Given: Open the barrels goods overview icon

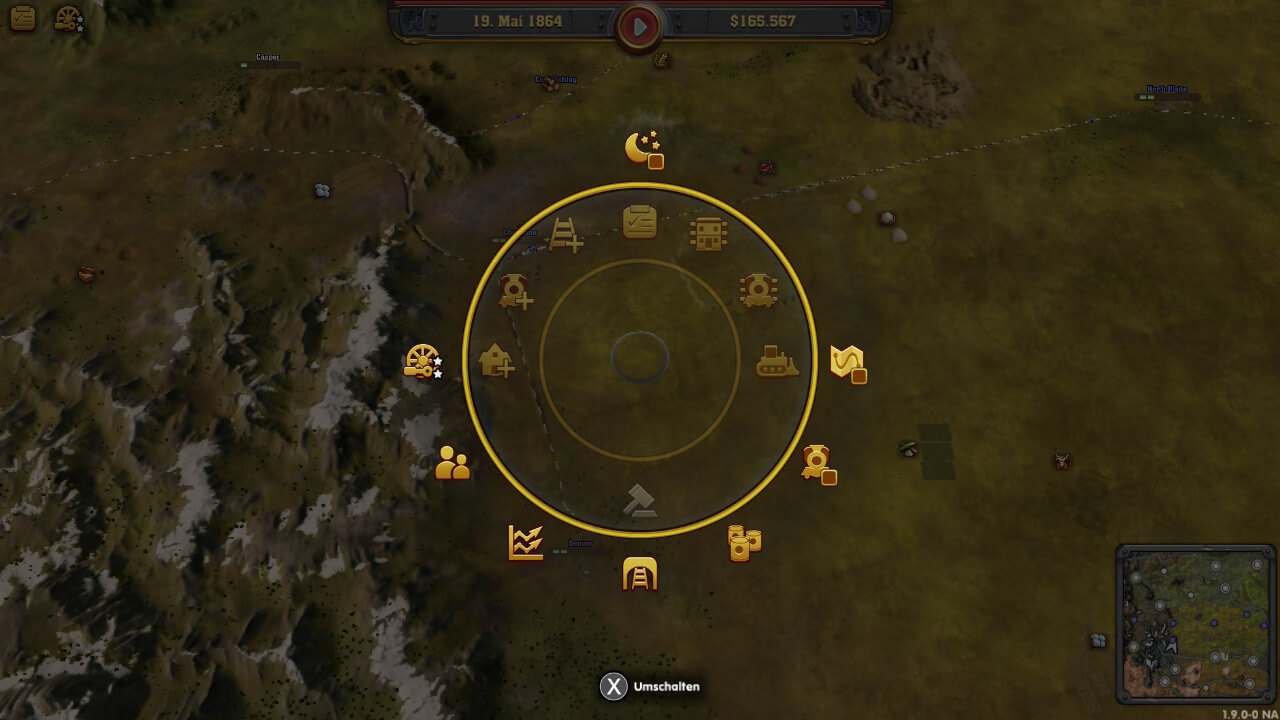Looking at the screenshot, I should [x=743, y=543].
